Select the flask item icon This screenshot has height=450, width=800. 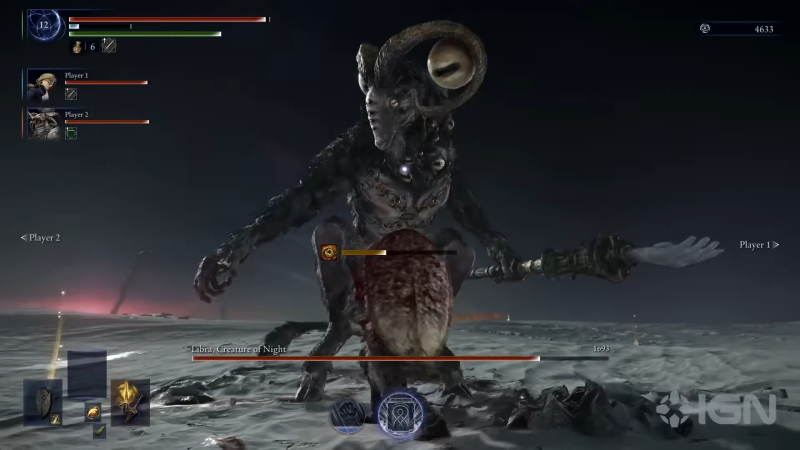point(77,46)
